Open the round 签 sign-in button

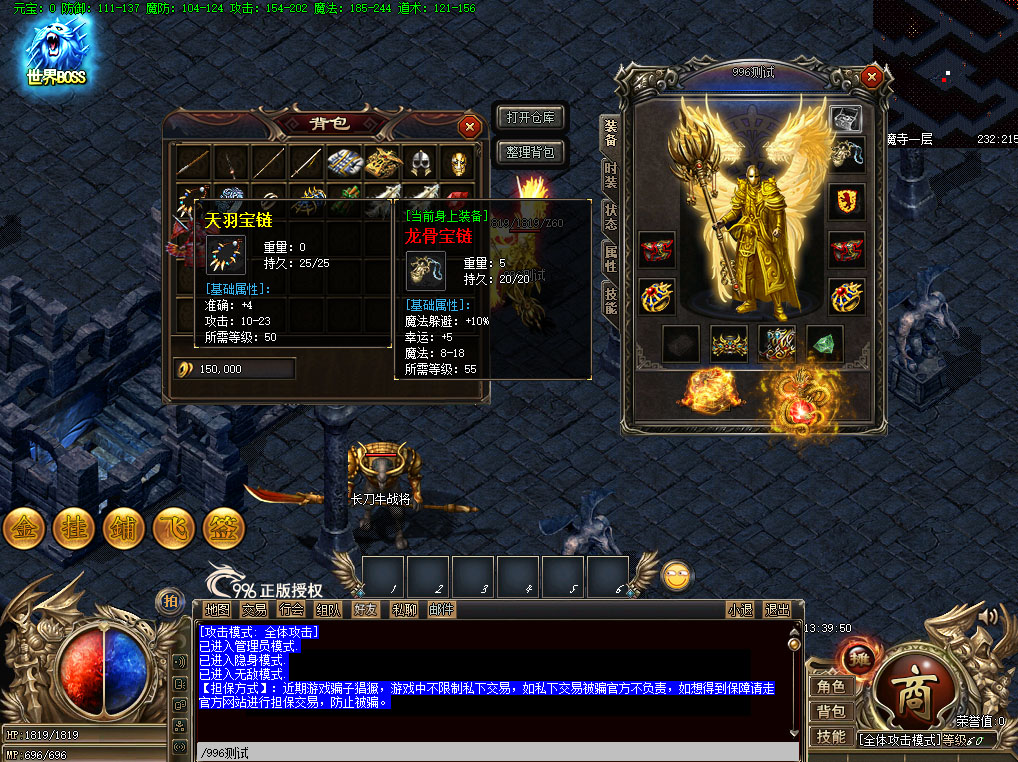pos(224,529)
